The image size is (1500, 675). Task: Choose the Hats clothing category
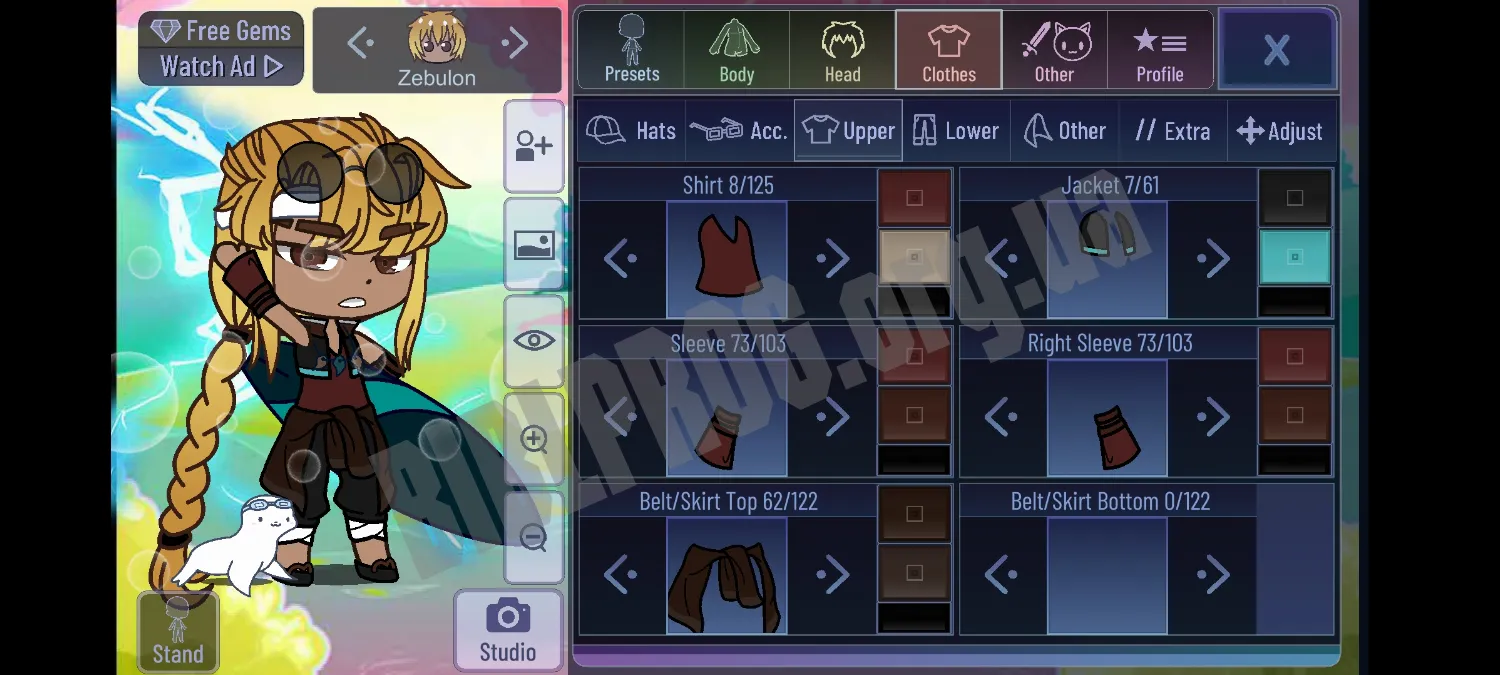click(632, 131)
